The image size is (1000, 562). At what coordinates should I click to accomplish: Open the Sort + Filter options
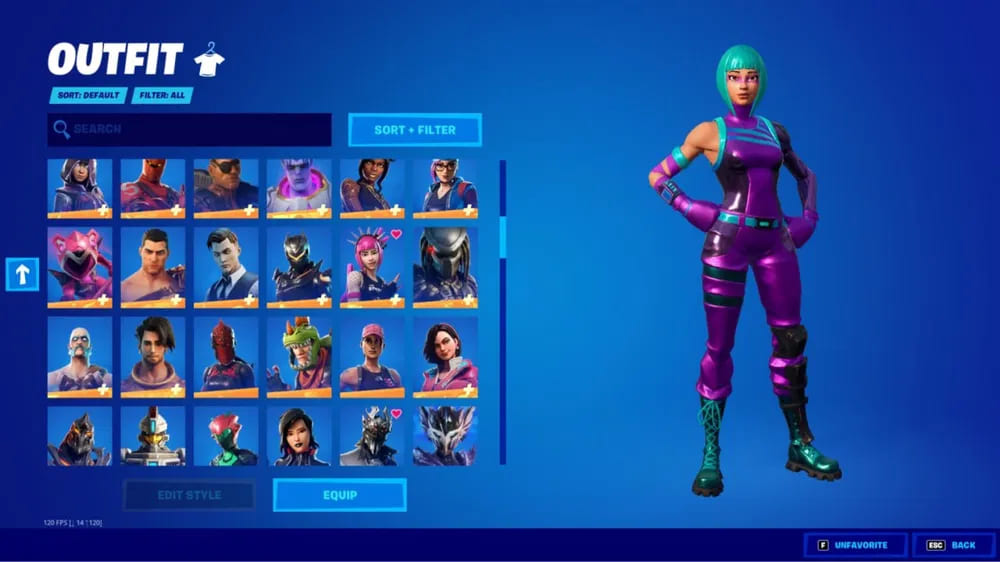point(415,130)
